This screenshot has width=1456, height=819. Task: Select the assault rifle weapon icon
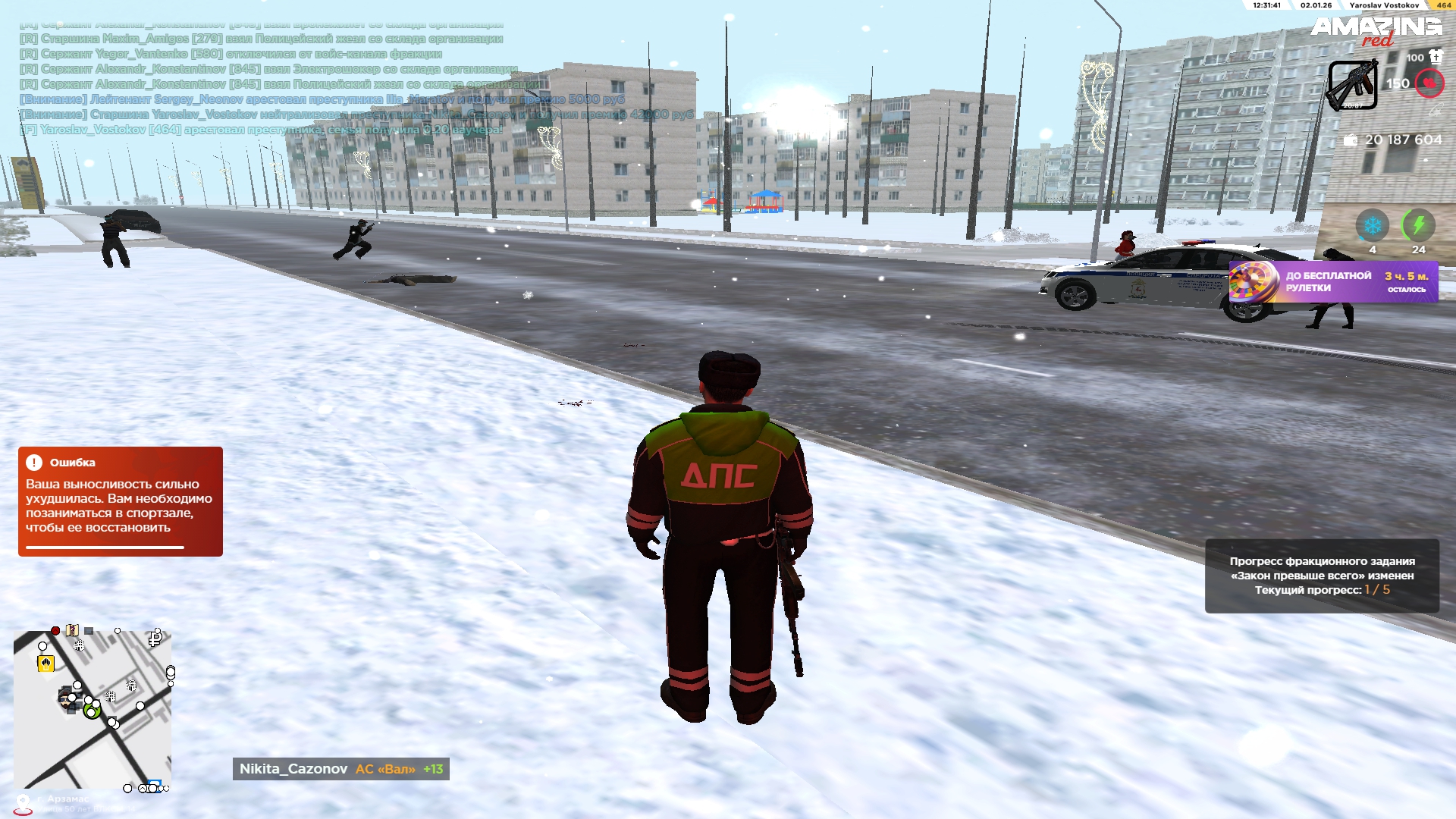tap(1352, 86)
